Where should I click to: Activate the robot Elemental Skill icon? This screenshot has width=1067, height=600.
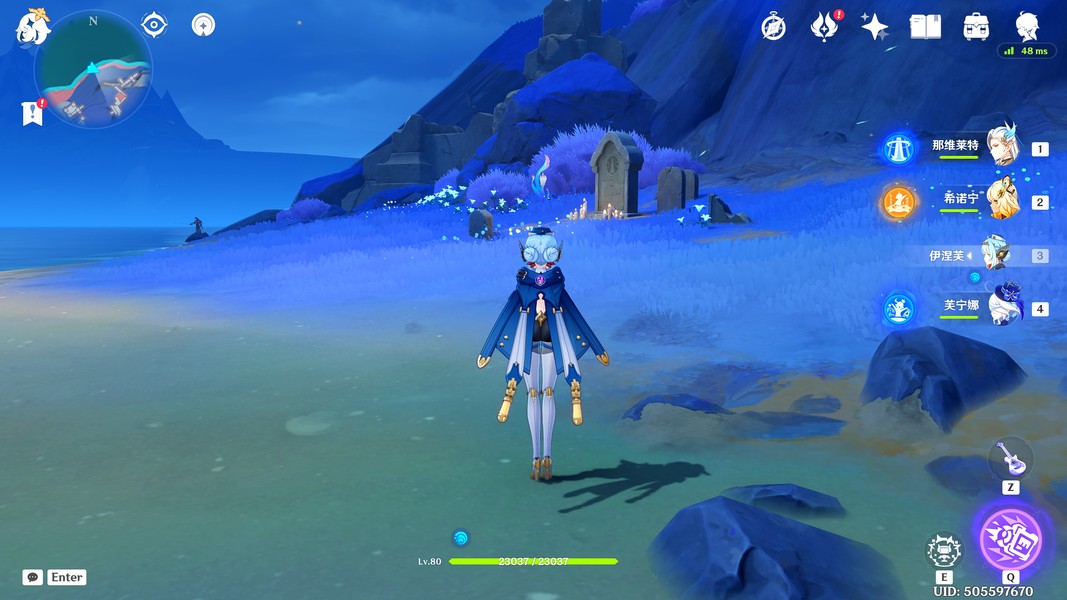[x=944, y=551]
